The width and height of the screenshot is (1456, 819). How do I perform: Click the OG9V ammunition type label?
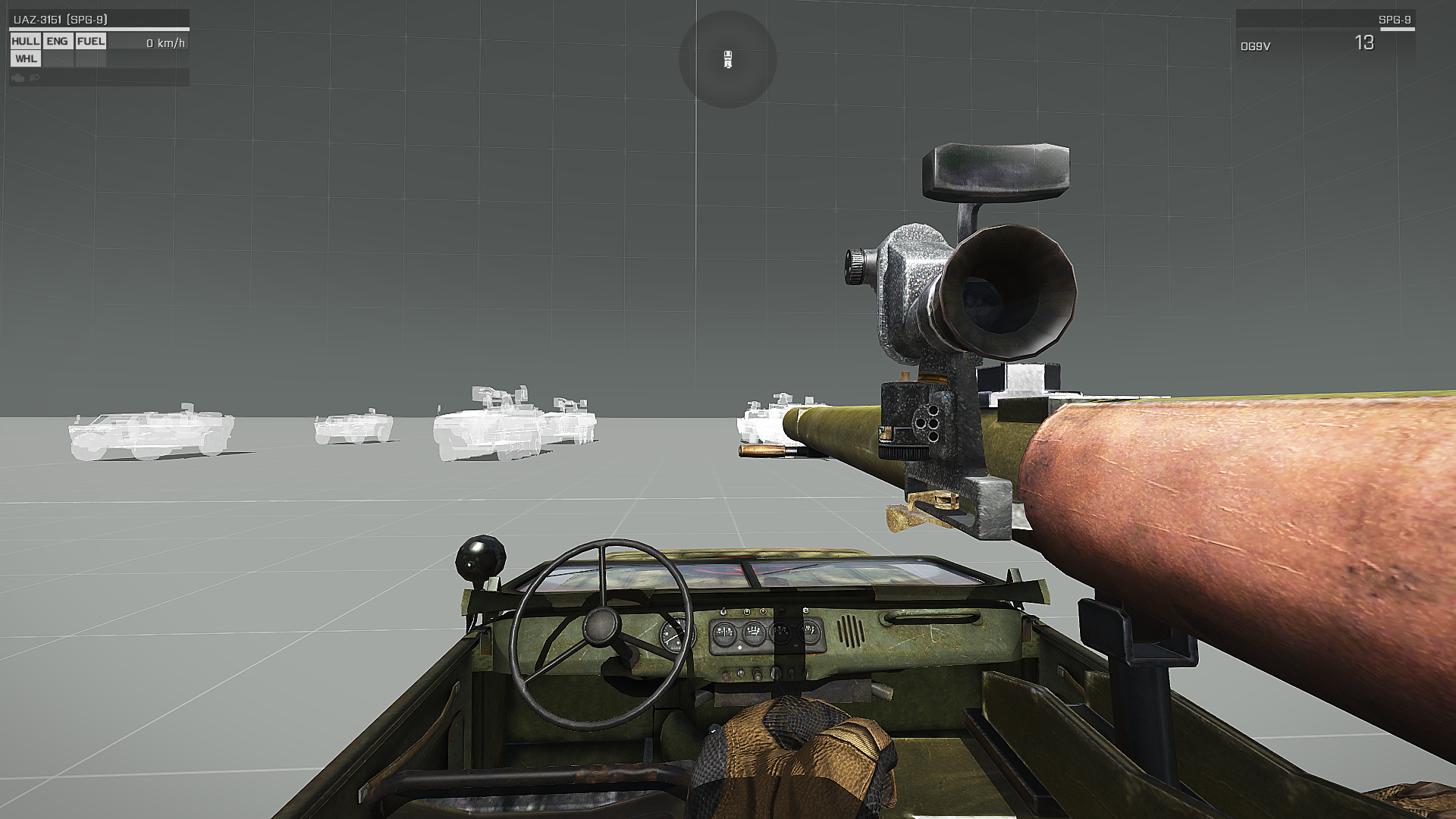pyautogui.click(x=1255, y=46)
